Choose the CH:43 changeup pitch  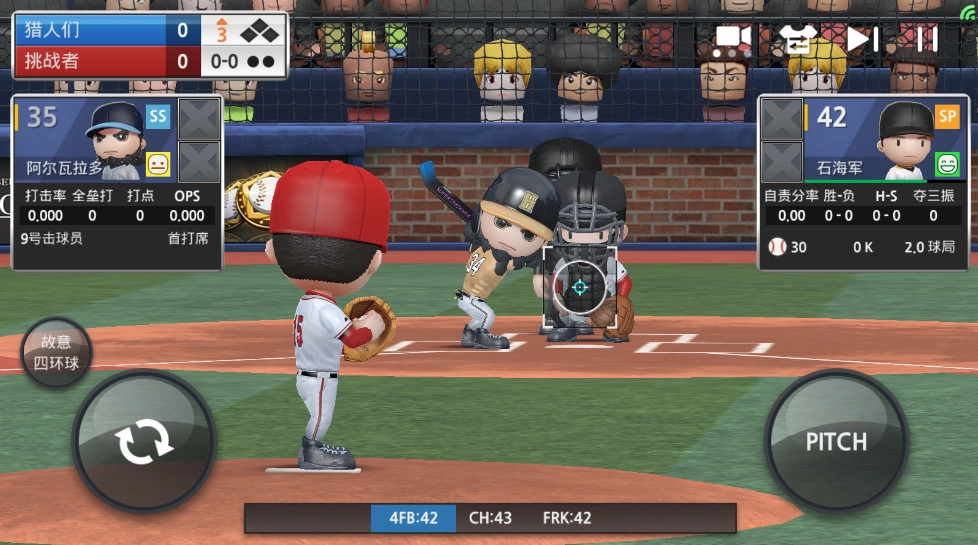(x=490, y=518)
